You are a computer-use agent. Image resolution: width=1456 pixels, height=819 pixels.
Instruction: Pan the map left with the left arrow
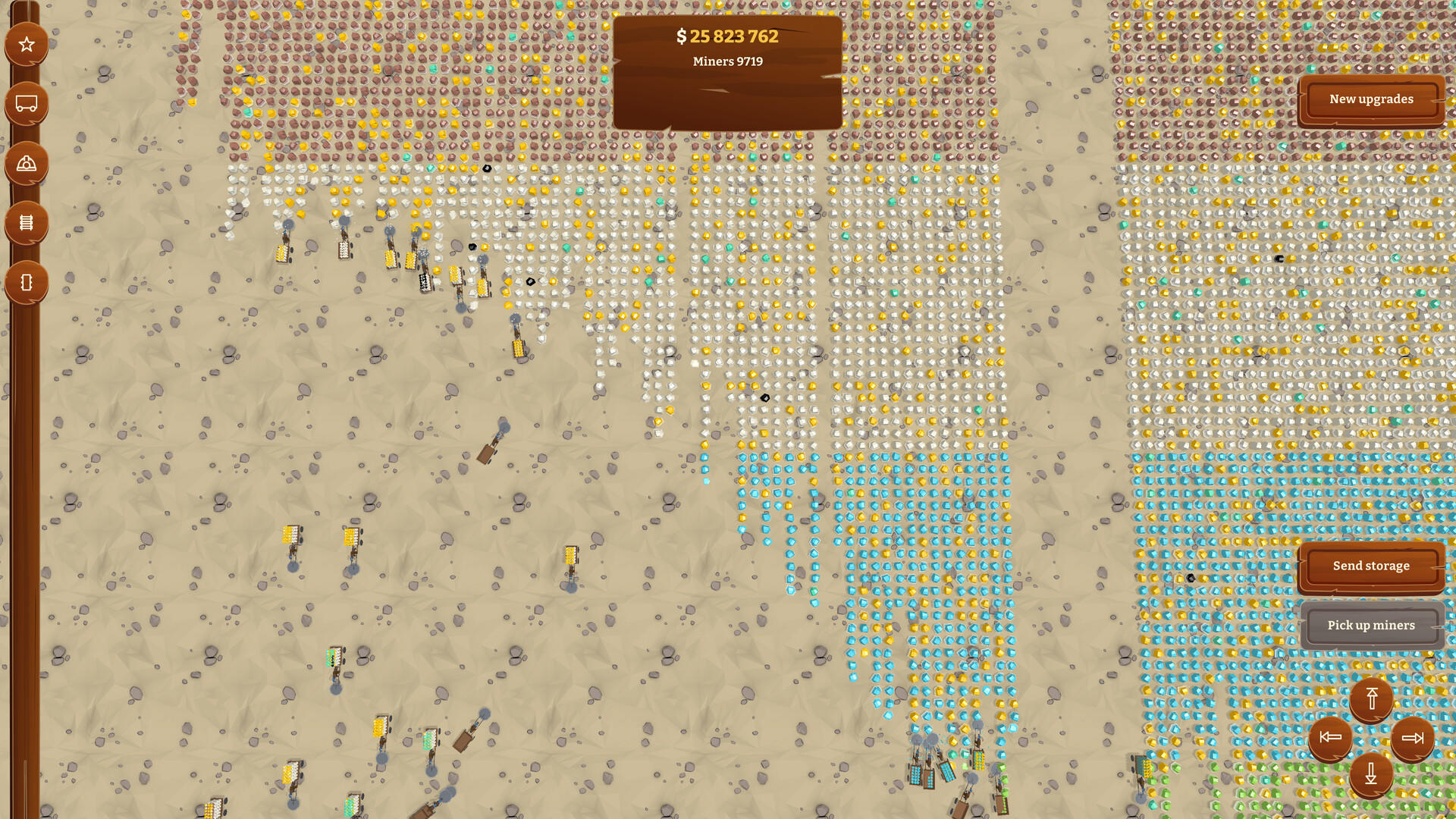(1331, 737)
